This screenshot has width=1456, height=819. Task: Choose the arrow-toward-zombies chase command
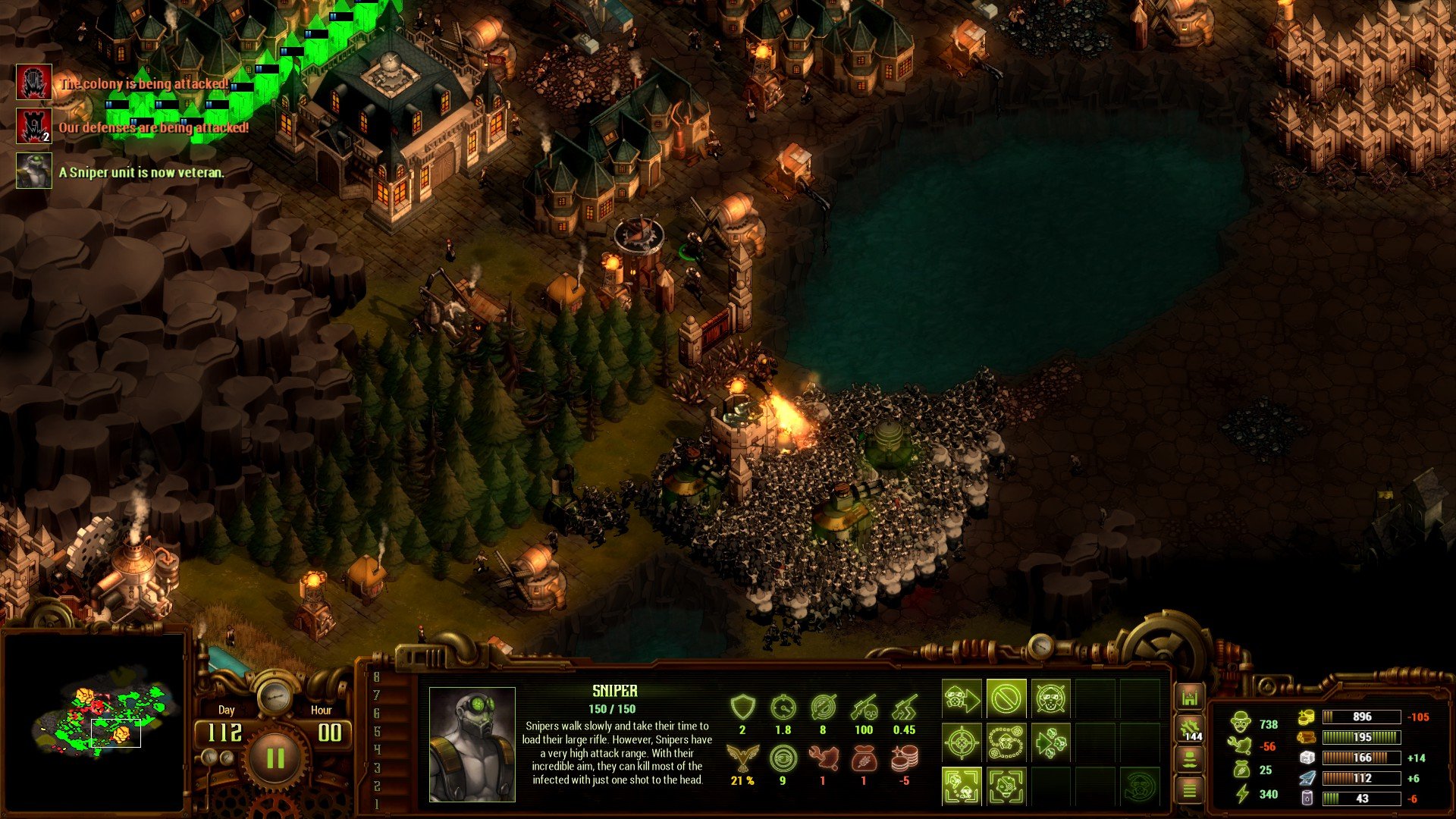point(1050,742)
